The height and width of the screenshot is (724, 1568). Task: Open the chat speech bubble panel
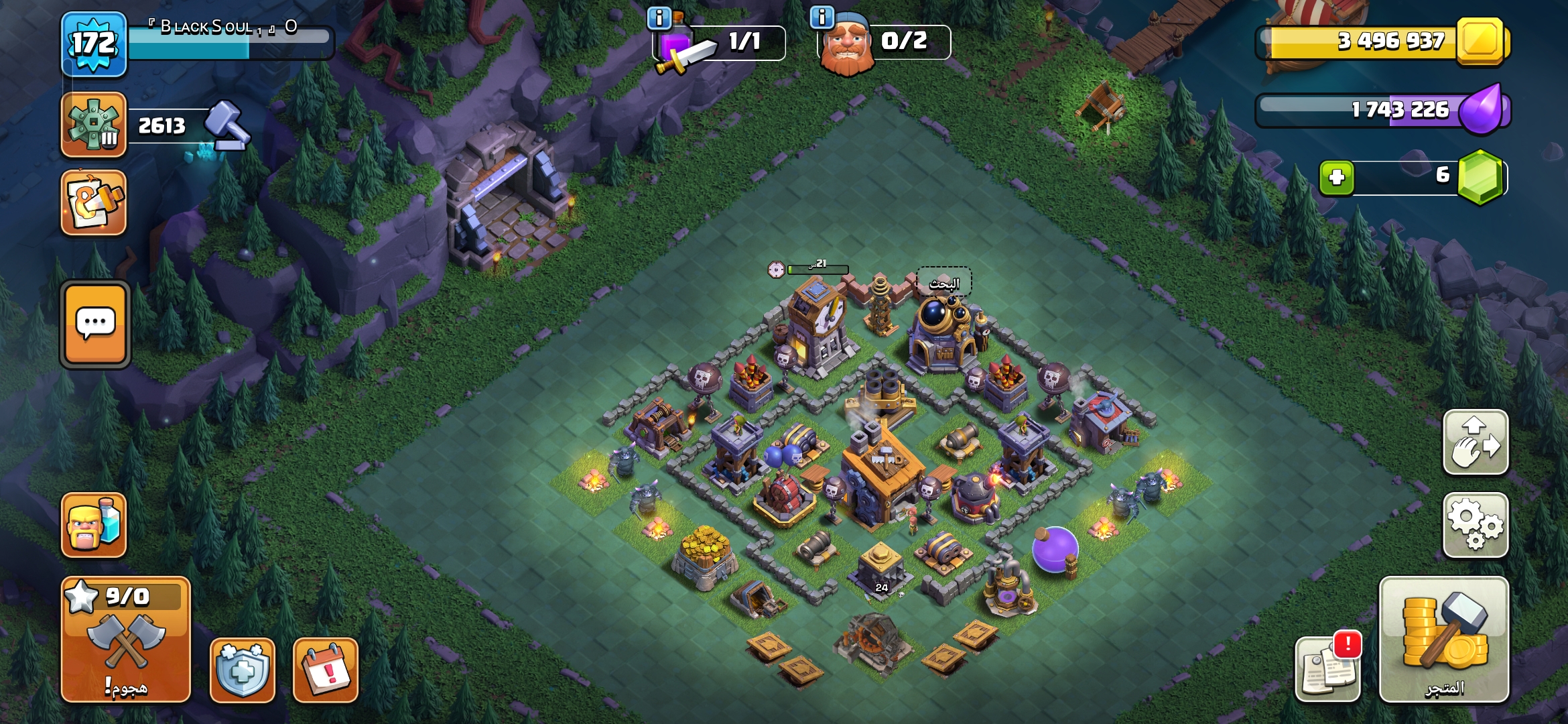point(95,324)
